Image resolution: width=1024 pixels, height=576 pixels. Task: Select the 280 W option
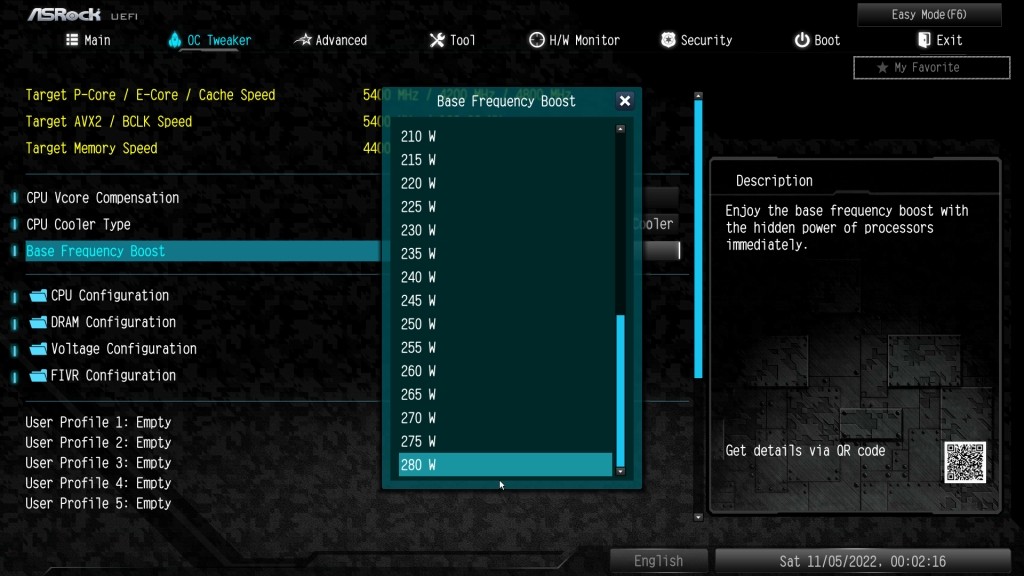pyautogui.click(x=505, y=465)
